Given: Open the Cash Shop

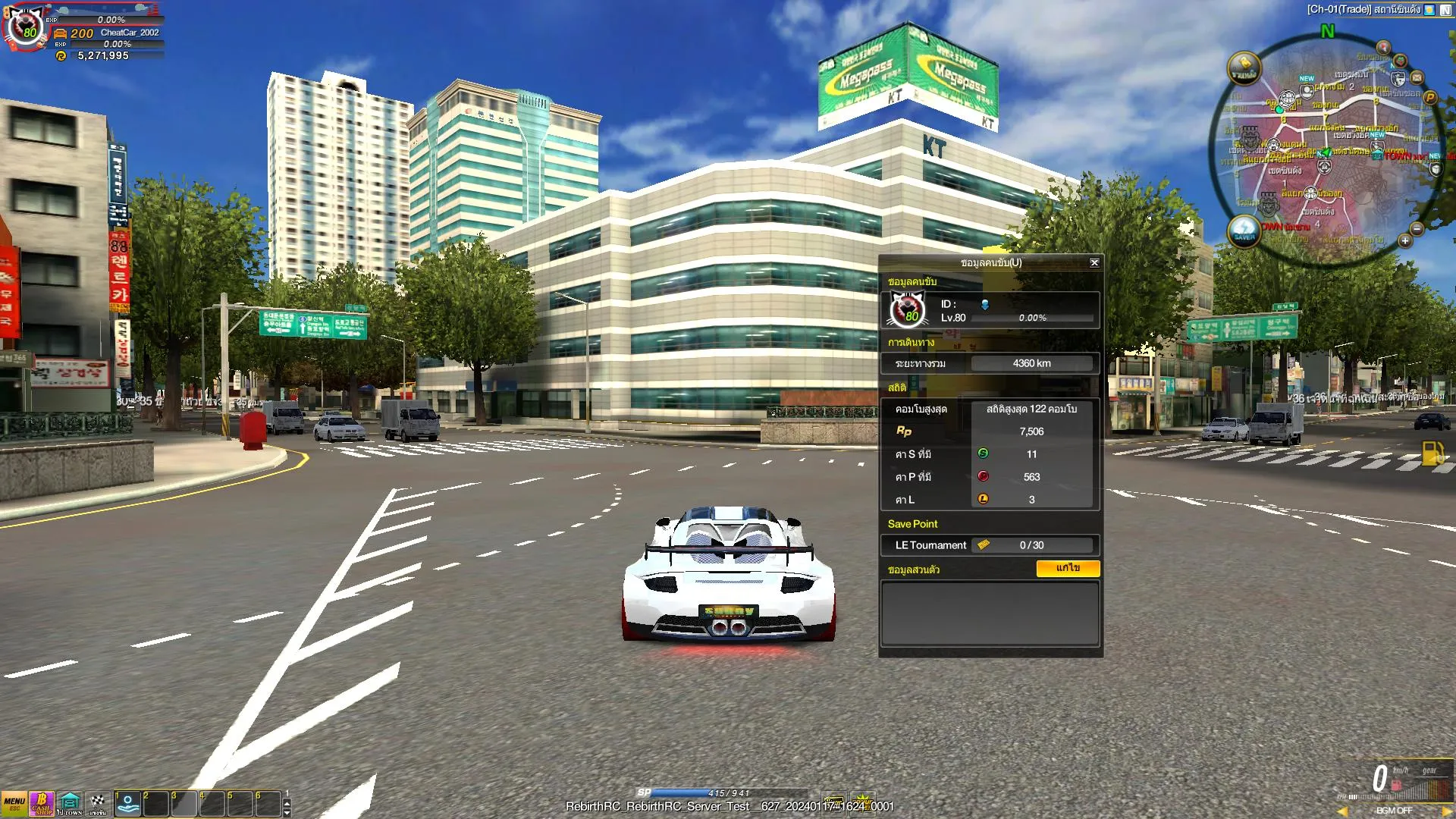Looking at the screenshot, I should tap(42, 803).
